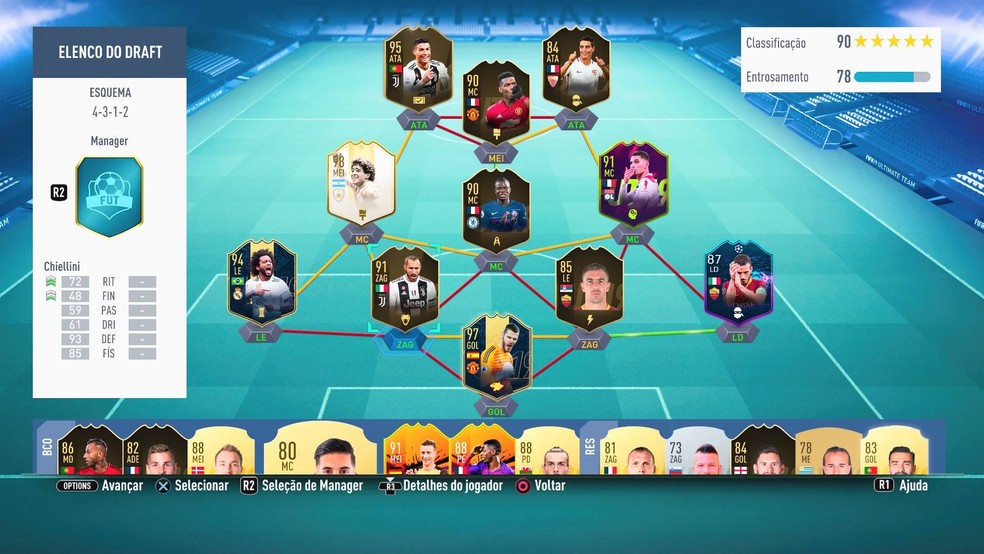Choose the 85-rated Roma centre-back card
This screenshot has width=984, height=554.
(589, 289)
